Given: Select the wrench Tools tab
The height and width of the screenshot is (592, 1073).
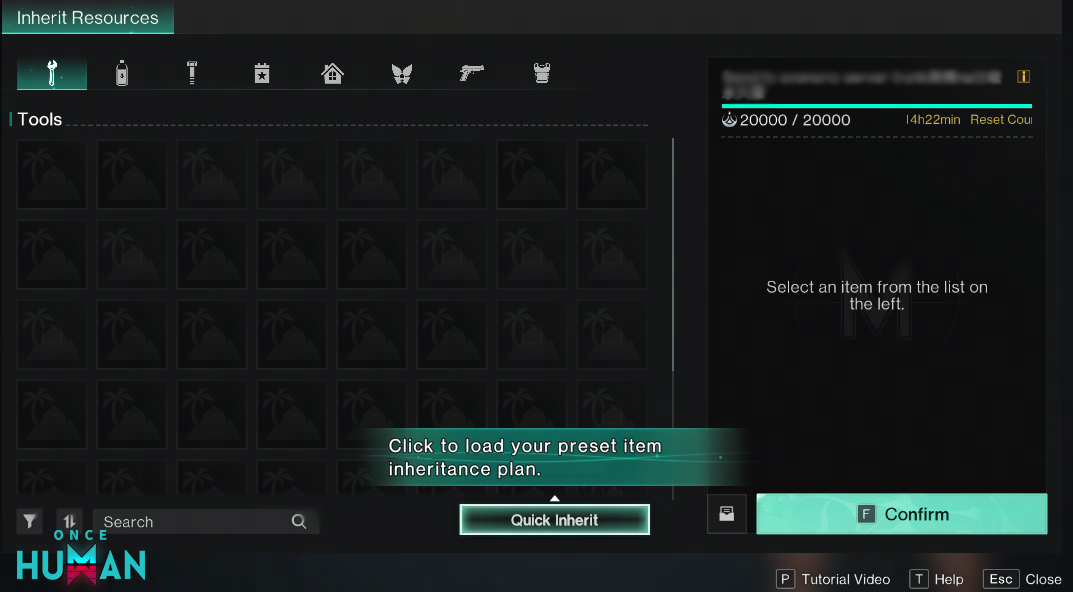Looking at the screenshot, I should pyautogui.click(x=52, y=73).
